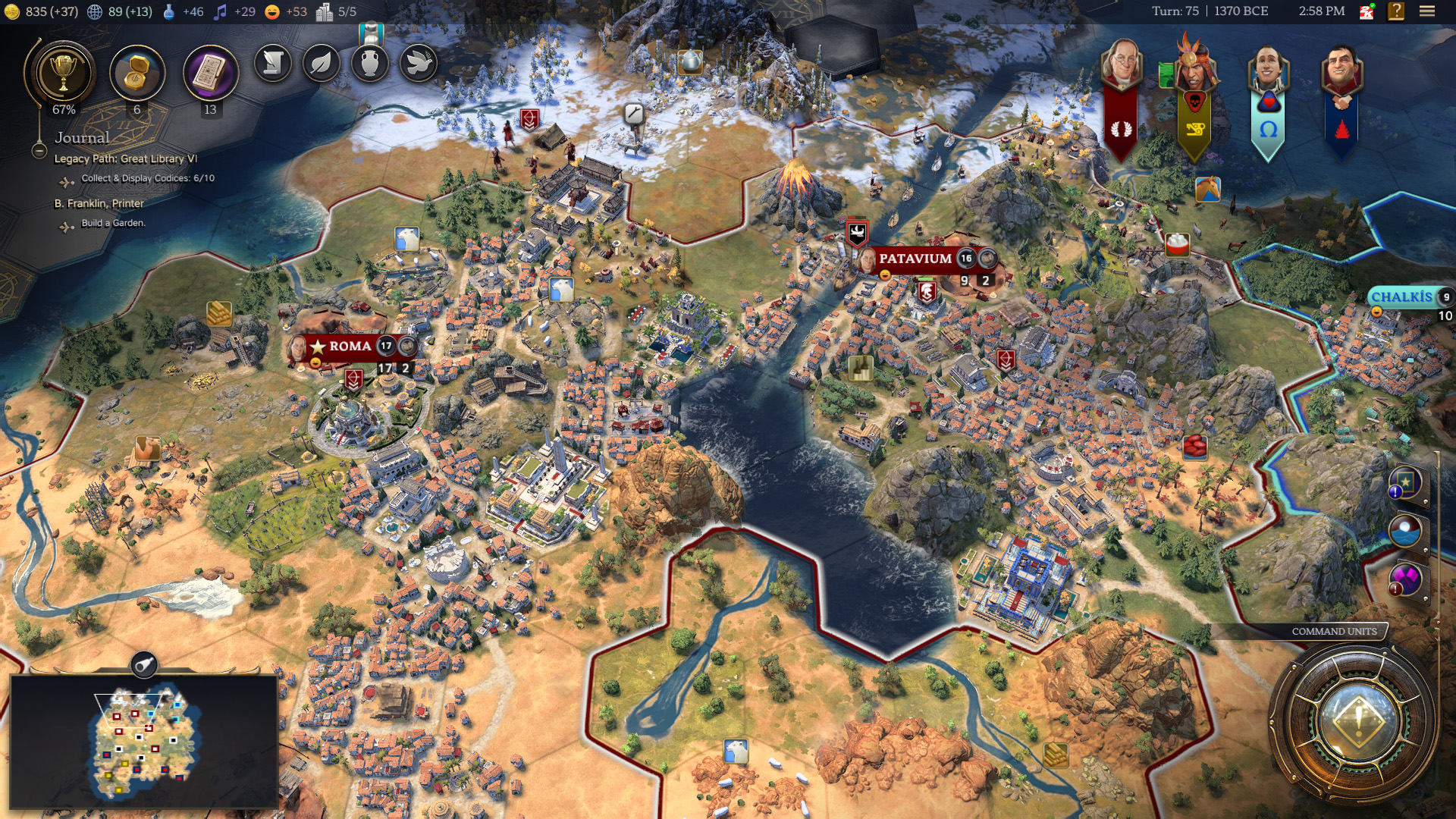Open Benjamin Franklin's leader portrait

(x=1121, y=67)
